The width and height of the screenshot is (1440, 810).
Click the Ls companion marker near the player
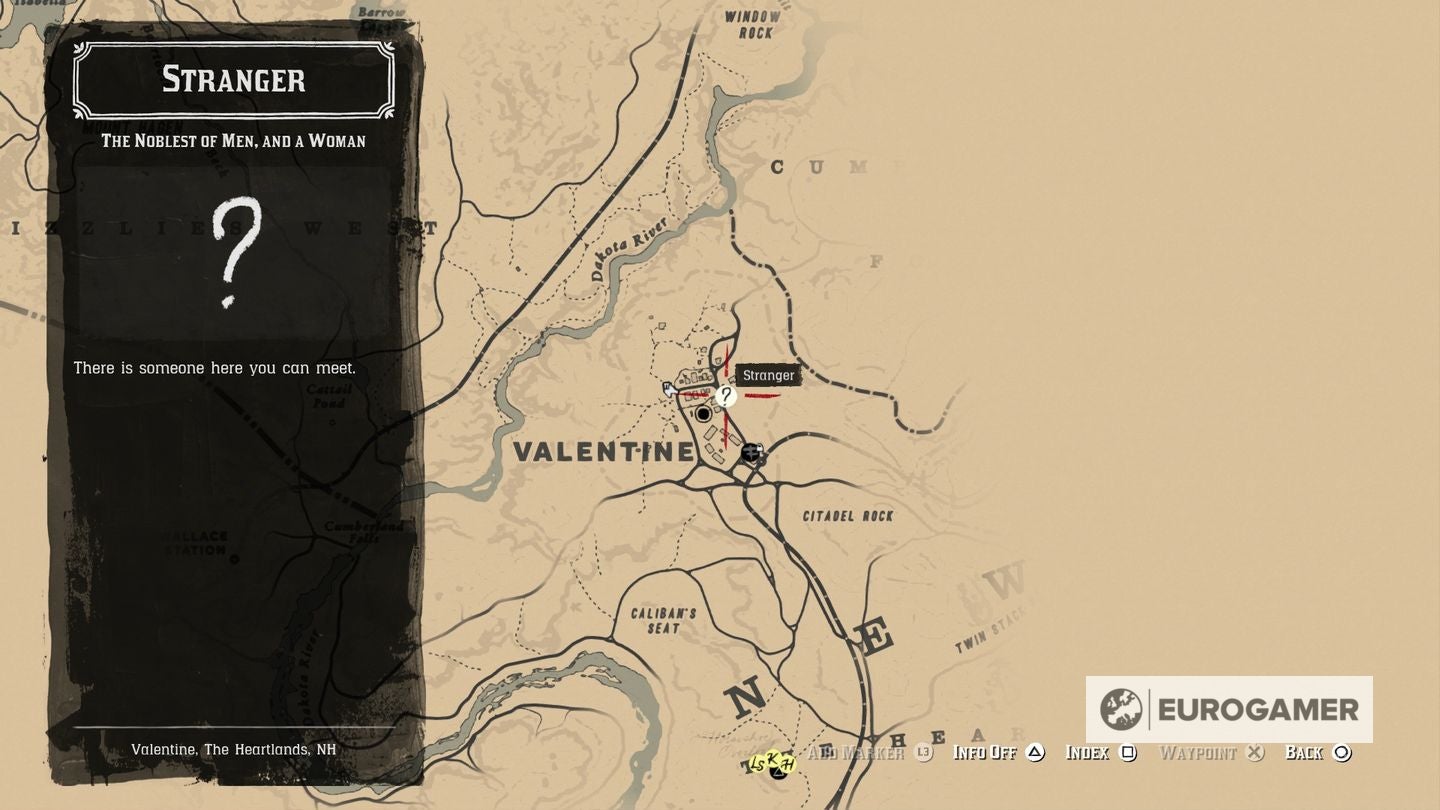[x=757, y=764]
